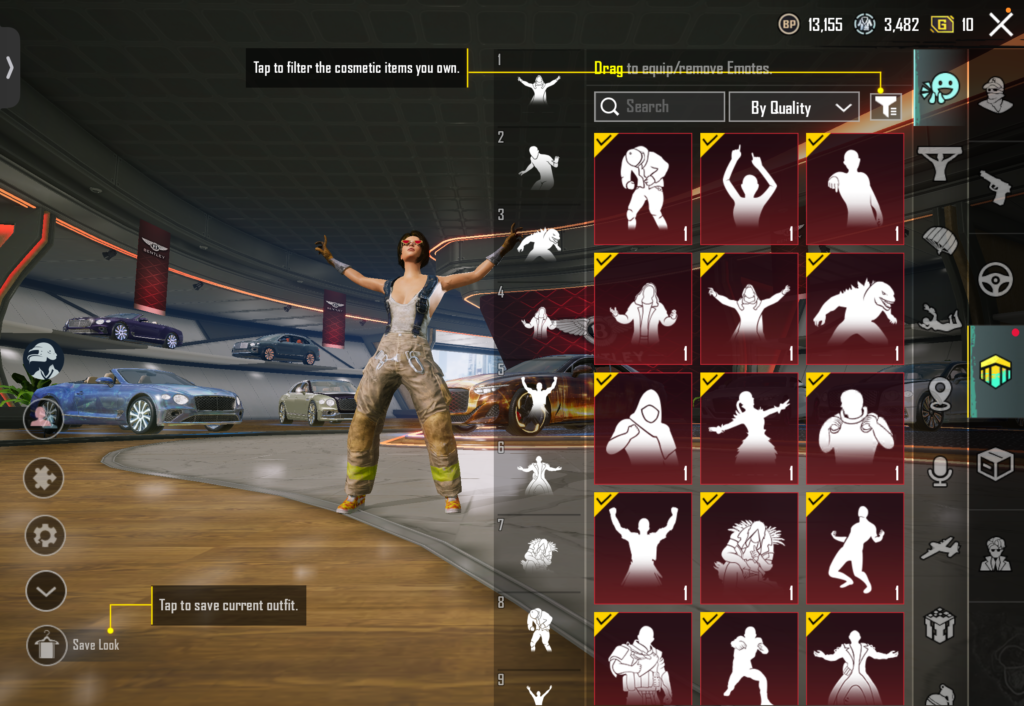The height and width of the screenshot is (706, 1024).
Task: Close the inventory screen with the X
Action: (x=1001, y=25)
